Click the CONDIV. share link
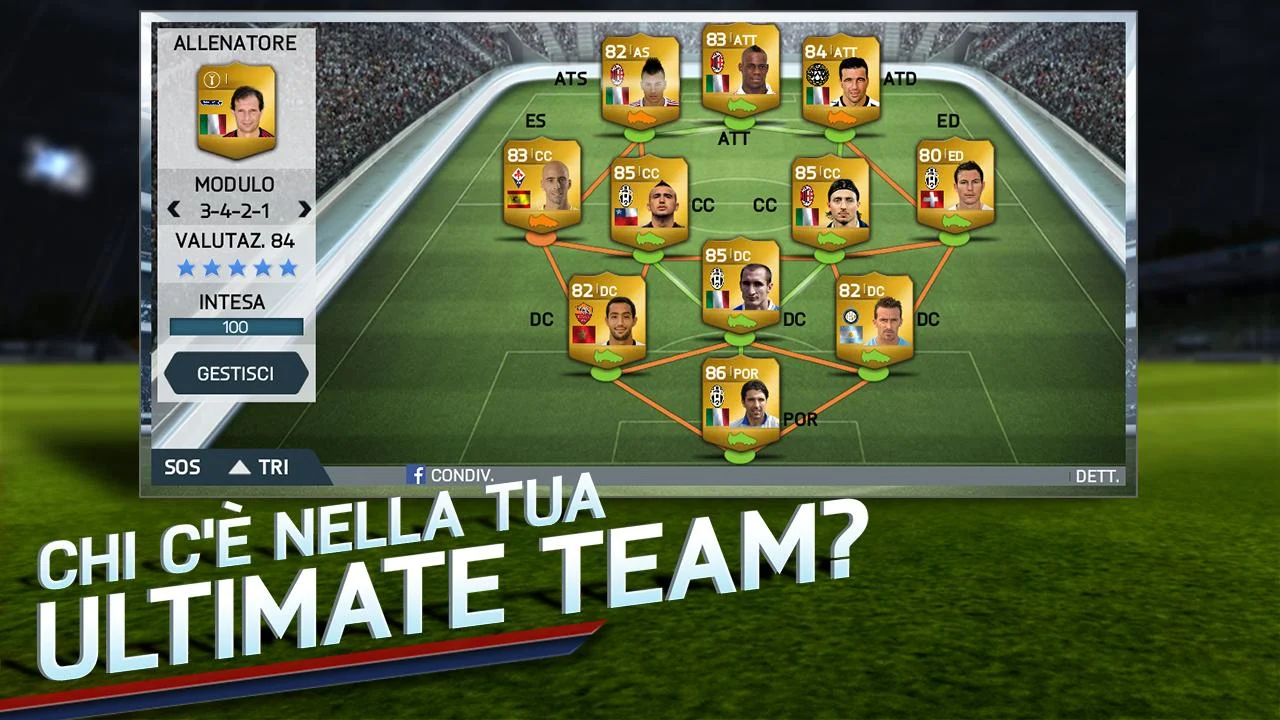 pos(460,476)
